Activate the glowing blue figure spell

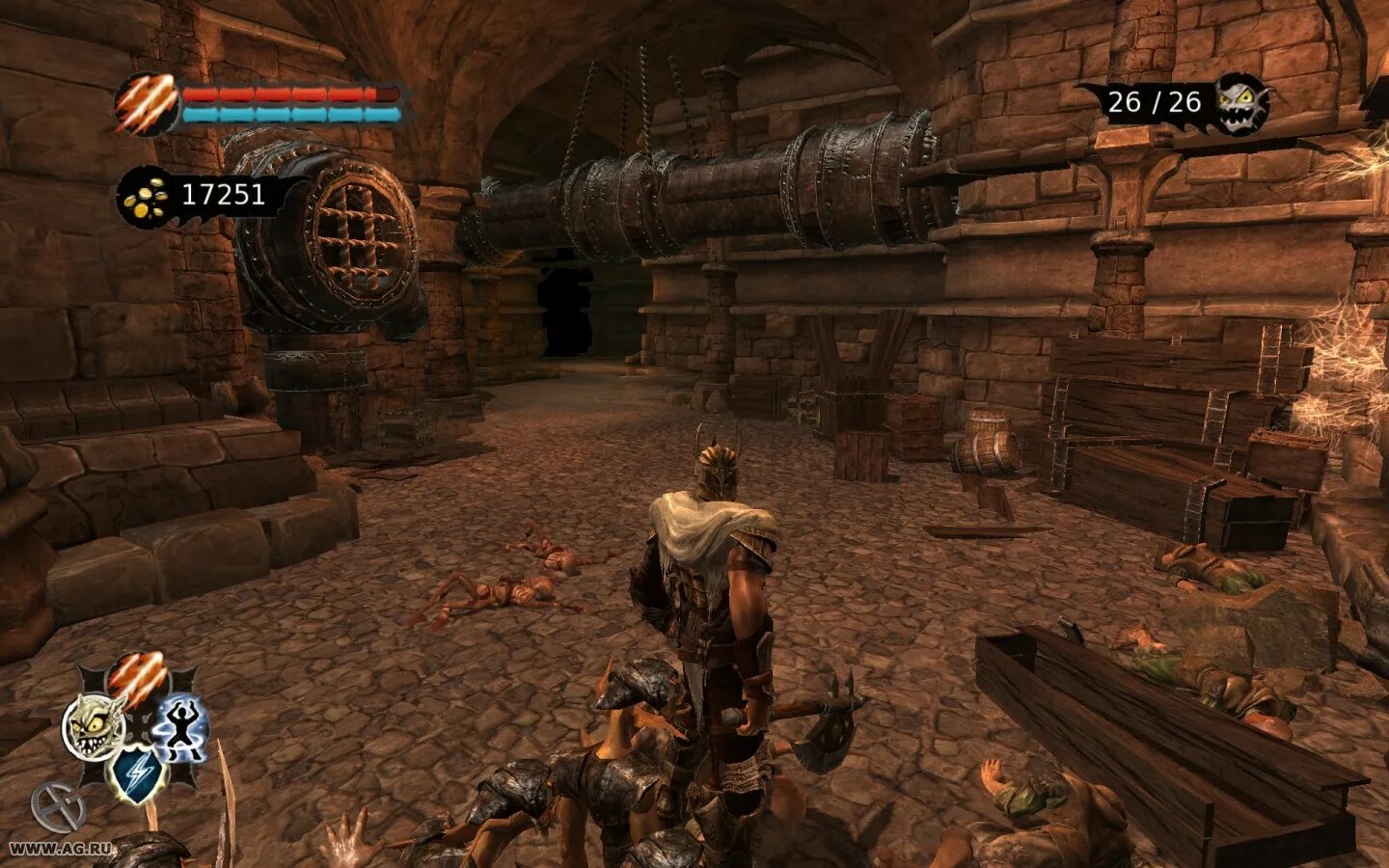point(180,726)
